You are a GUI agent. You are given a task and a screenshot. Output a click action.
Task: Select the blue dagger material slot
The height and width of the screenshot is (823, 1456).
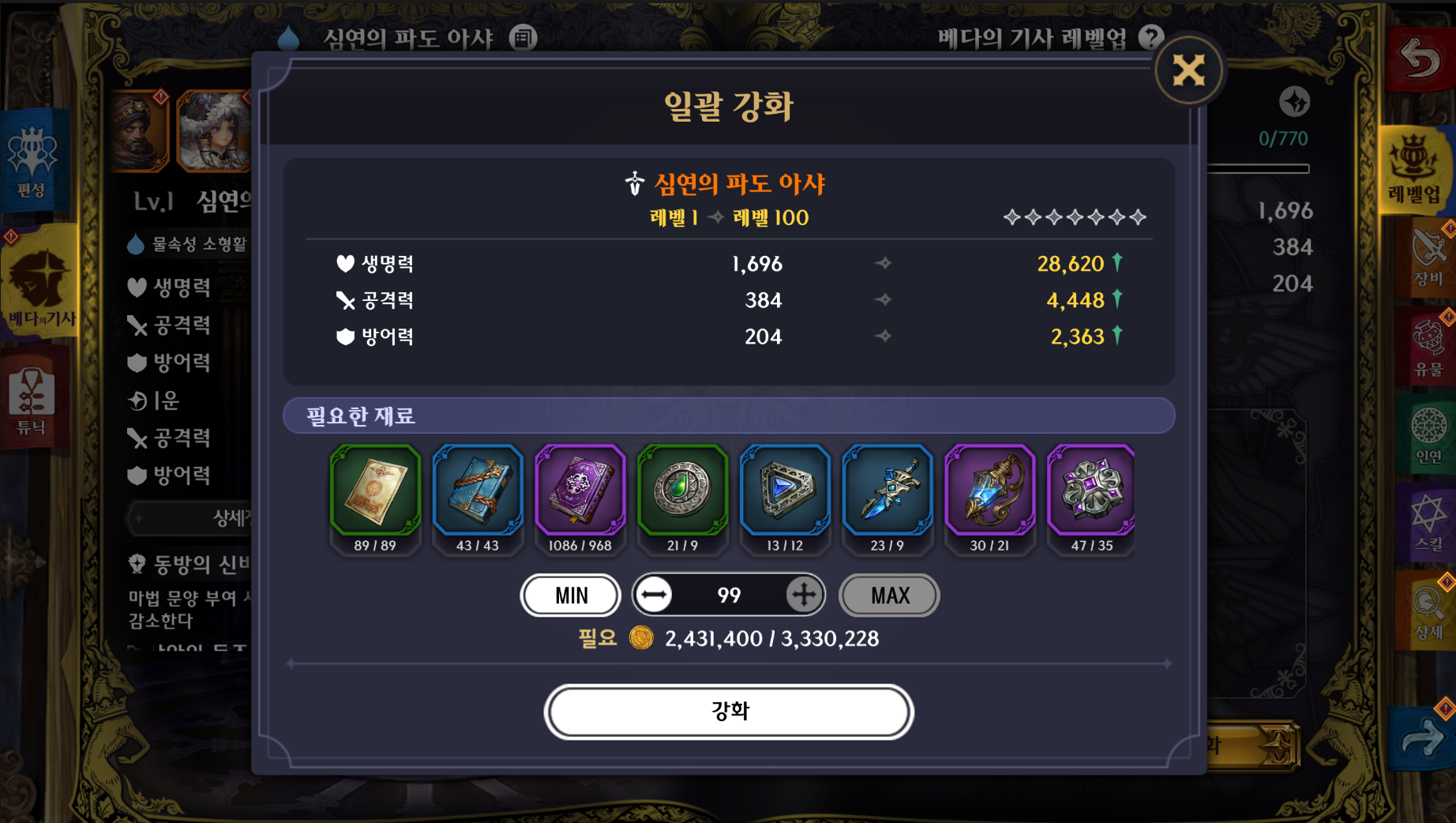pyautogui.click(x=887, y=491)
